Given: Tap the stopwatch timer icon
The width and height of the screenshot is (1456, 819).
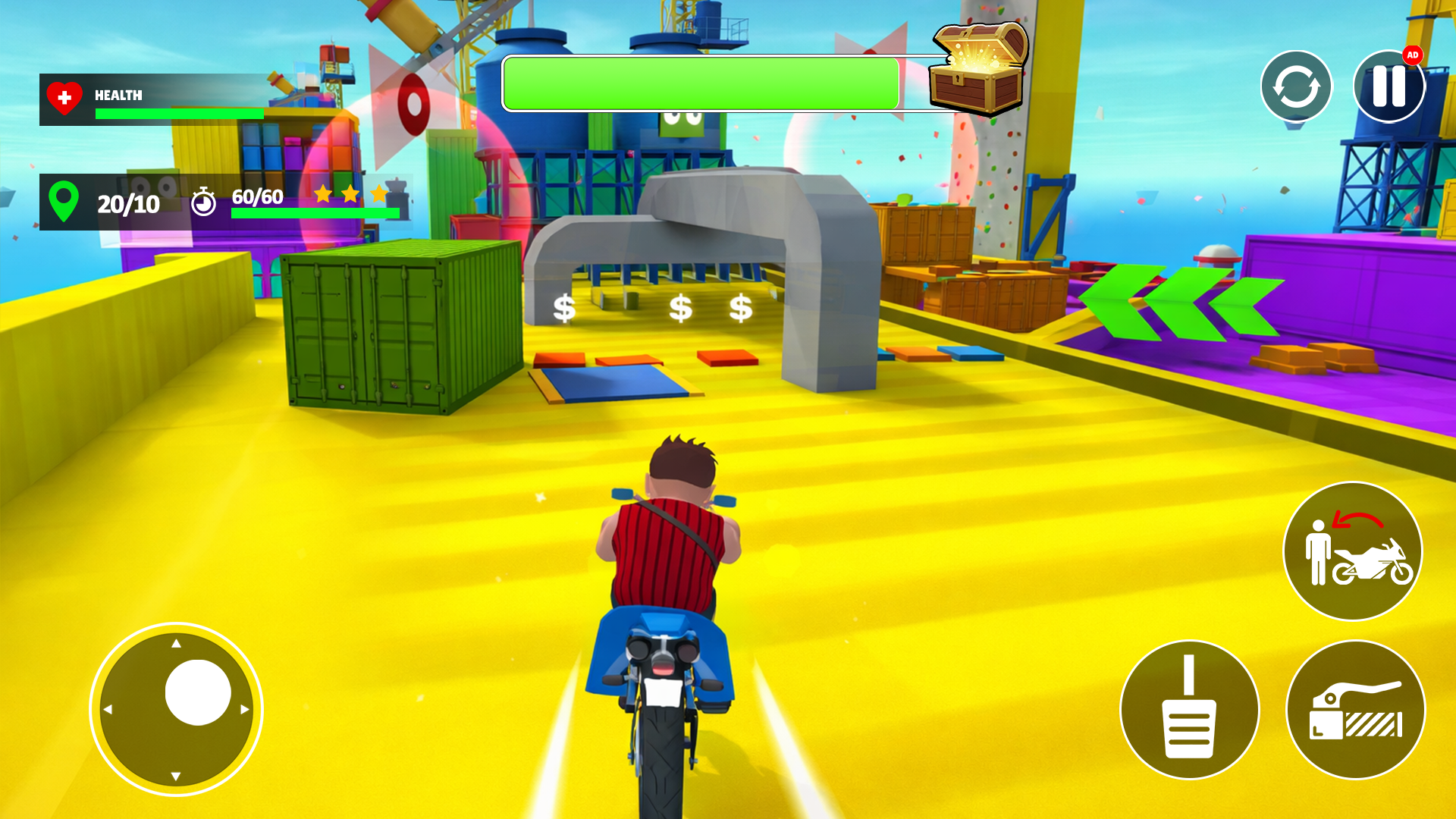Looking at the screenshot, I should (203, 202).
